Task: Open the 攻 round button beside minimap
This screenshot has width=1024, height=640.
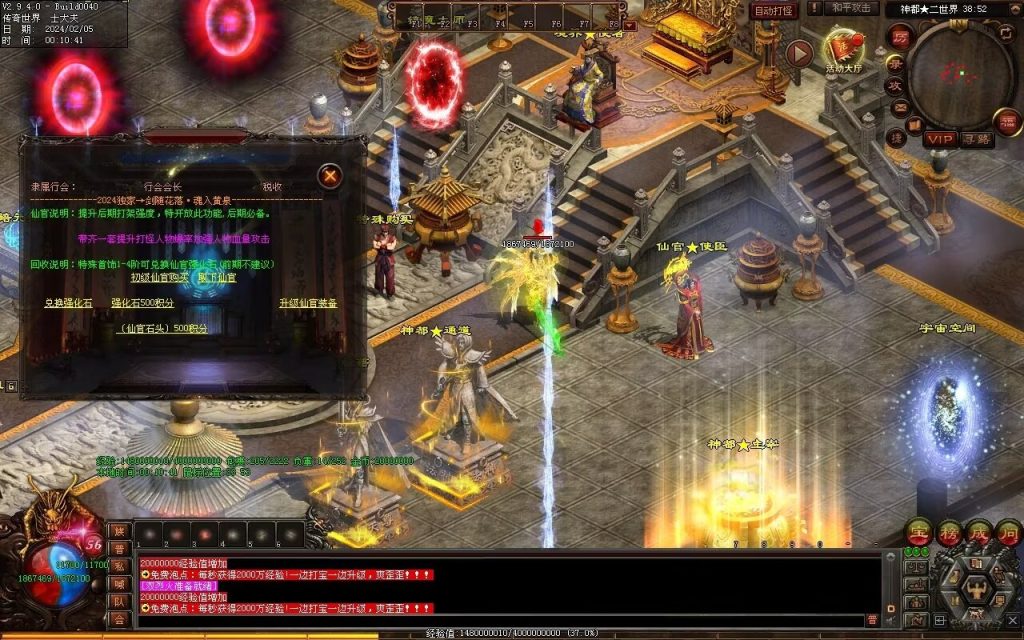Action: pos(895,84)
